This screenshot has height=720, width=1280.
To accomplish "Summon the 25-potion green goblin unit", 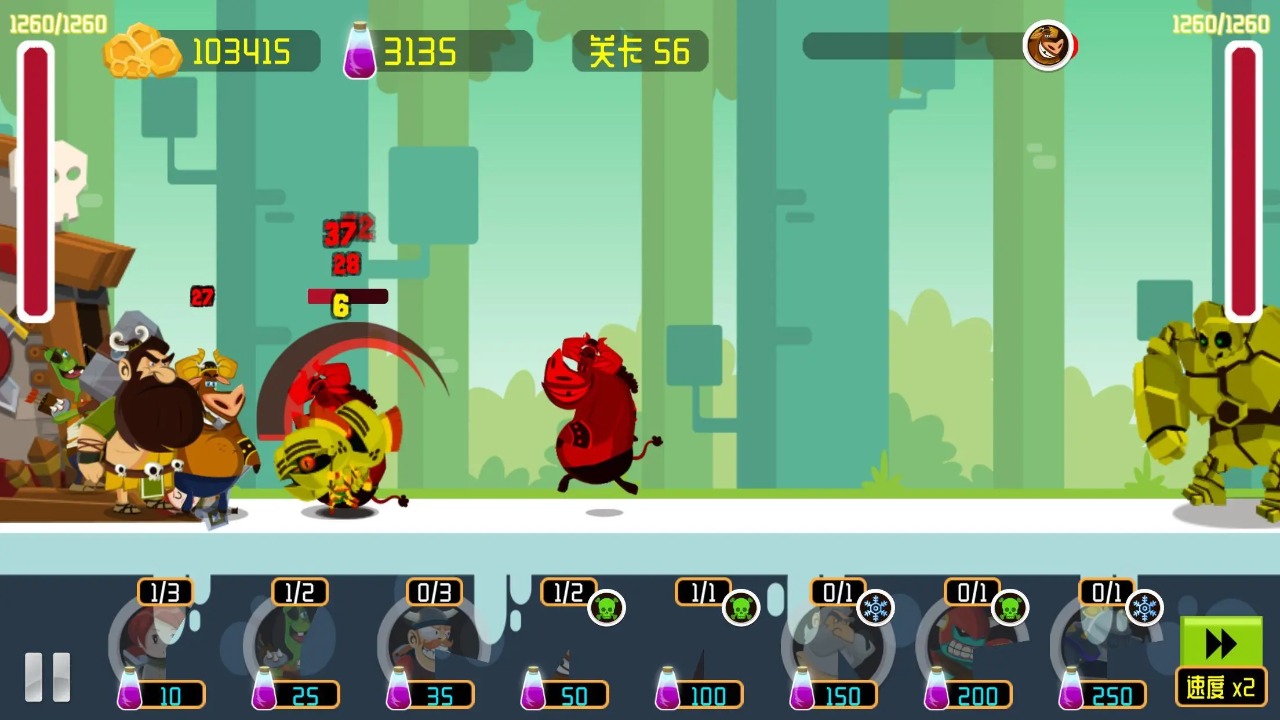I will click(x=295, y=645).
